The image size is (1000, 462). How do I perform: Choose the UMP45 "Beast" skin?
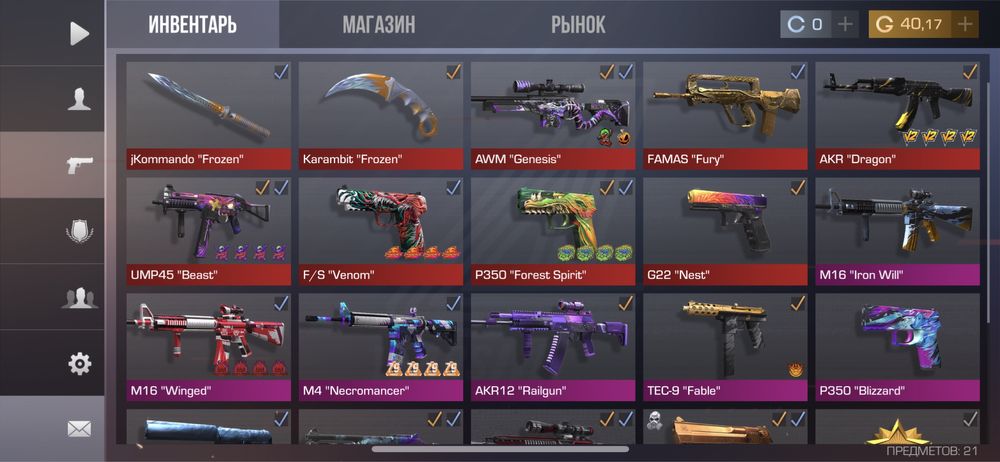[x=209, y=230]
